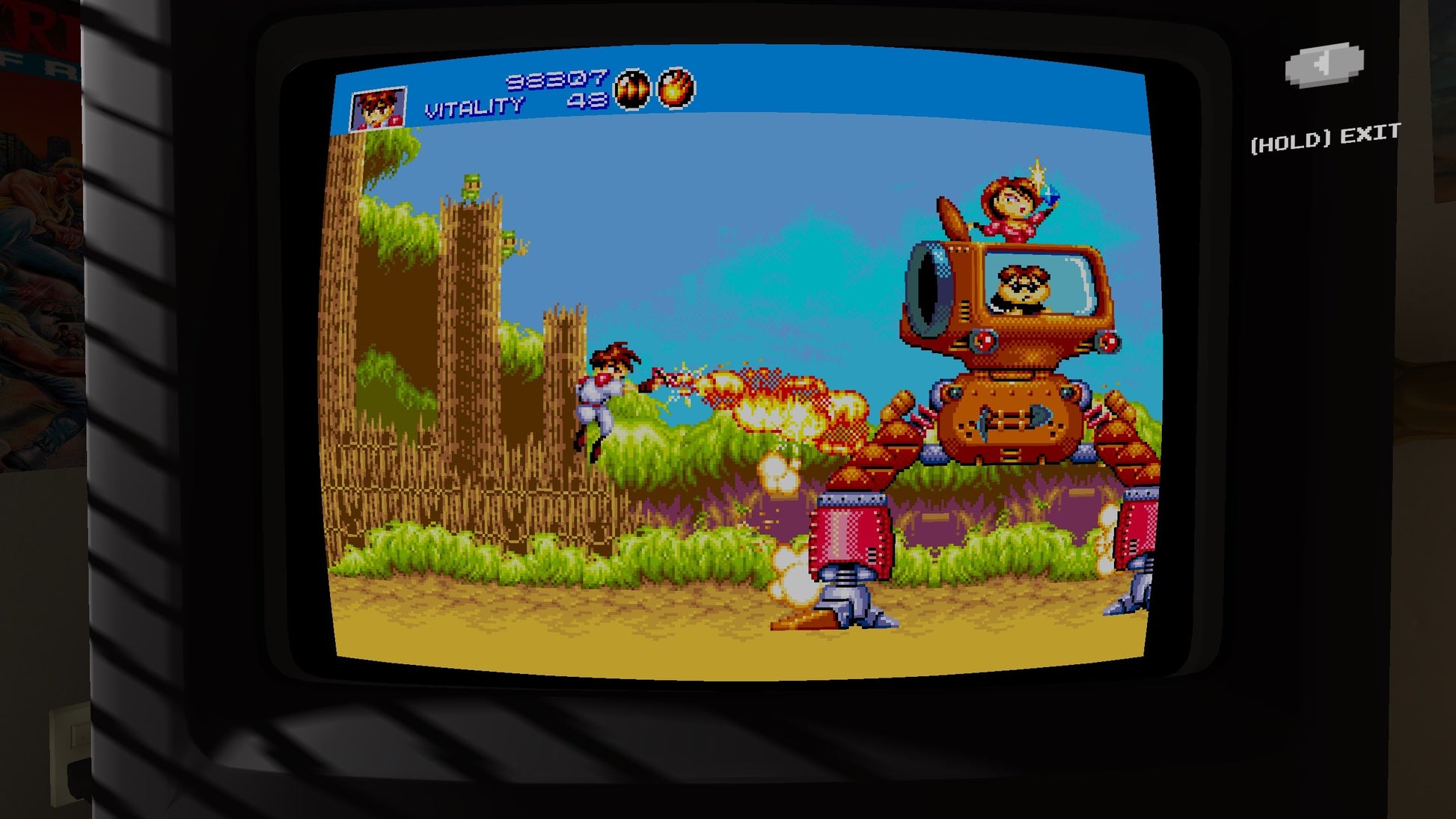Click the cartridge icon above EXIT
Screen dimensions: 1456x819
tap(1321, 62)
